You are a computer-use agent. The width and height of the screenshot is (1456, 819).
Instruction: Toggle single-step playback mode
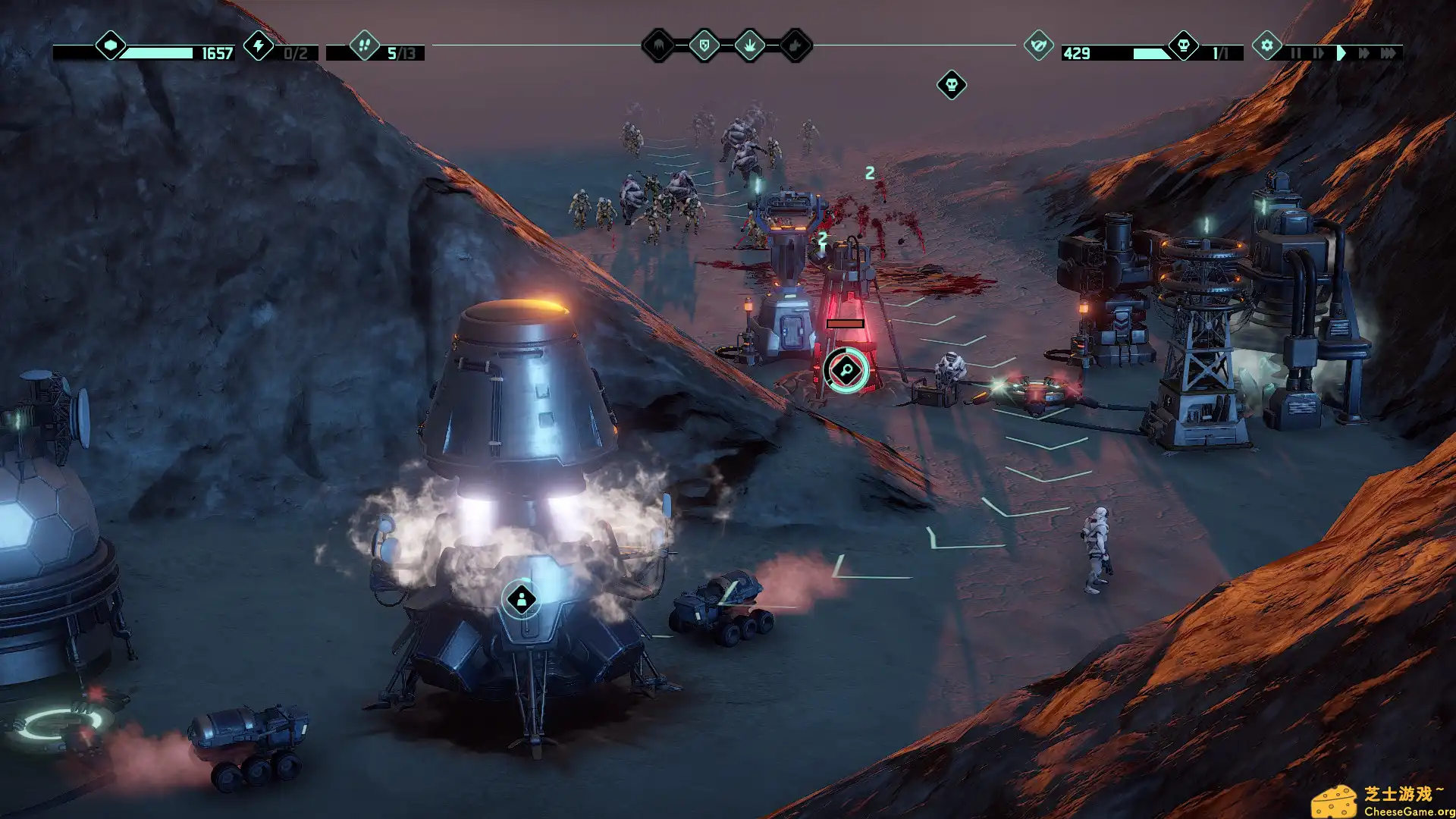[1317, 53]
